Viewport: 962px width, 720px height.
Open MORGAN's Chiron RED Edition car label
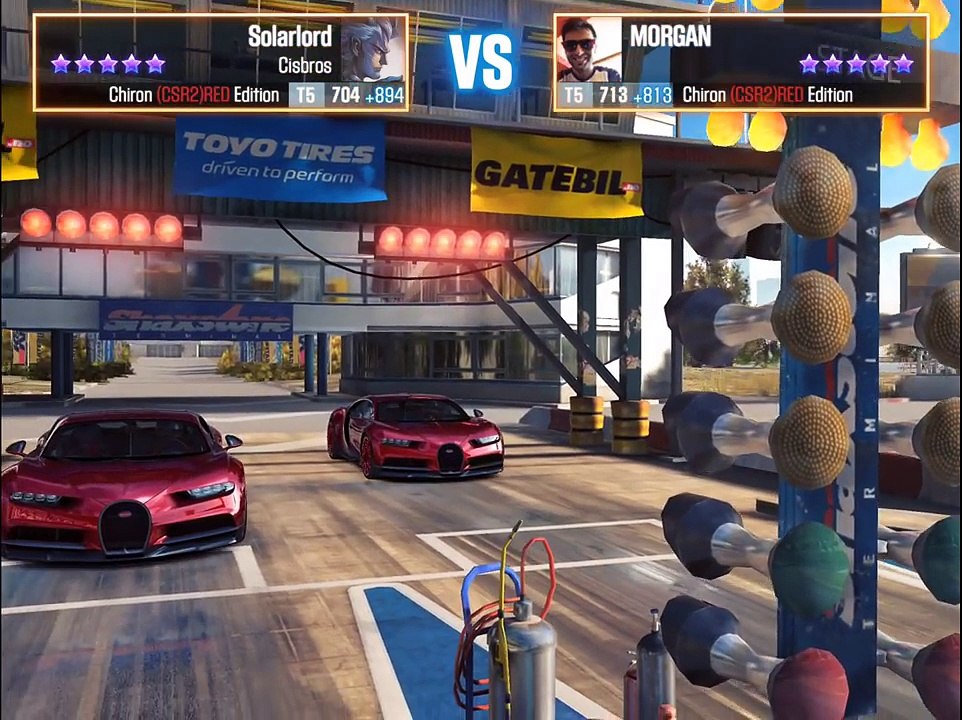[x=767, y=95]
